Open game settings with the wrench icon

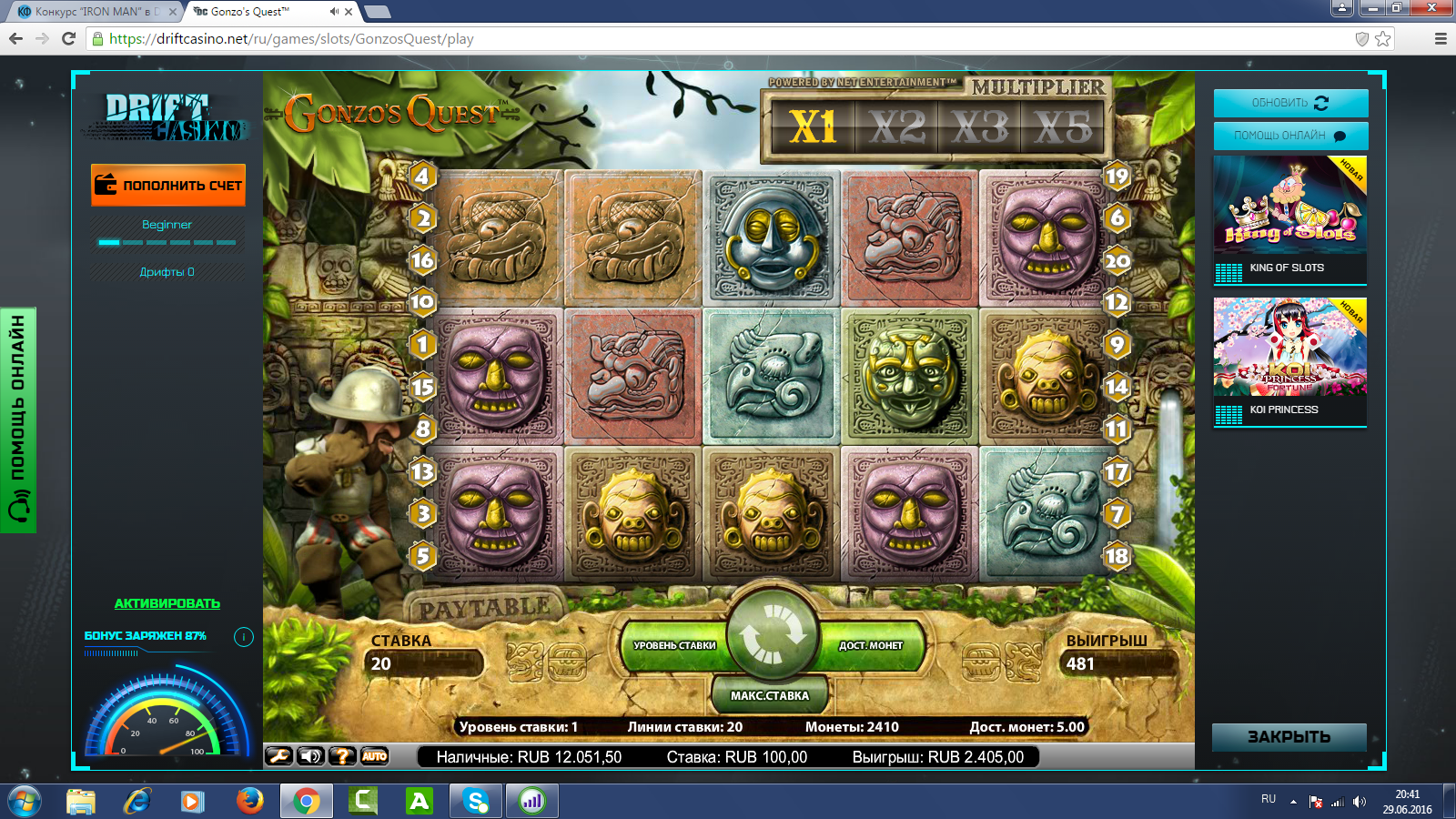(278, 756)
